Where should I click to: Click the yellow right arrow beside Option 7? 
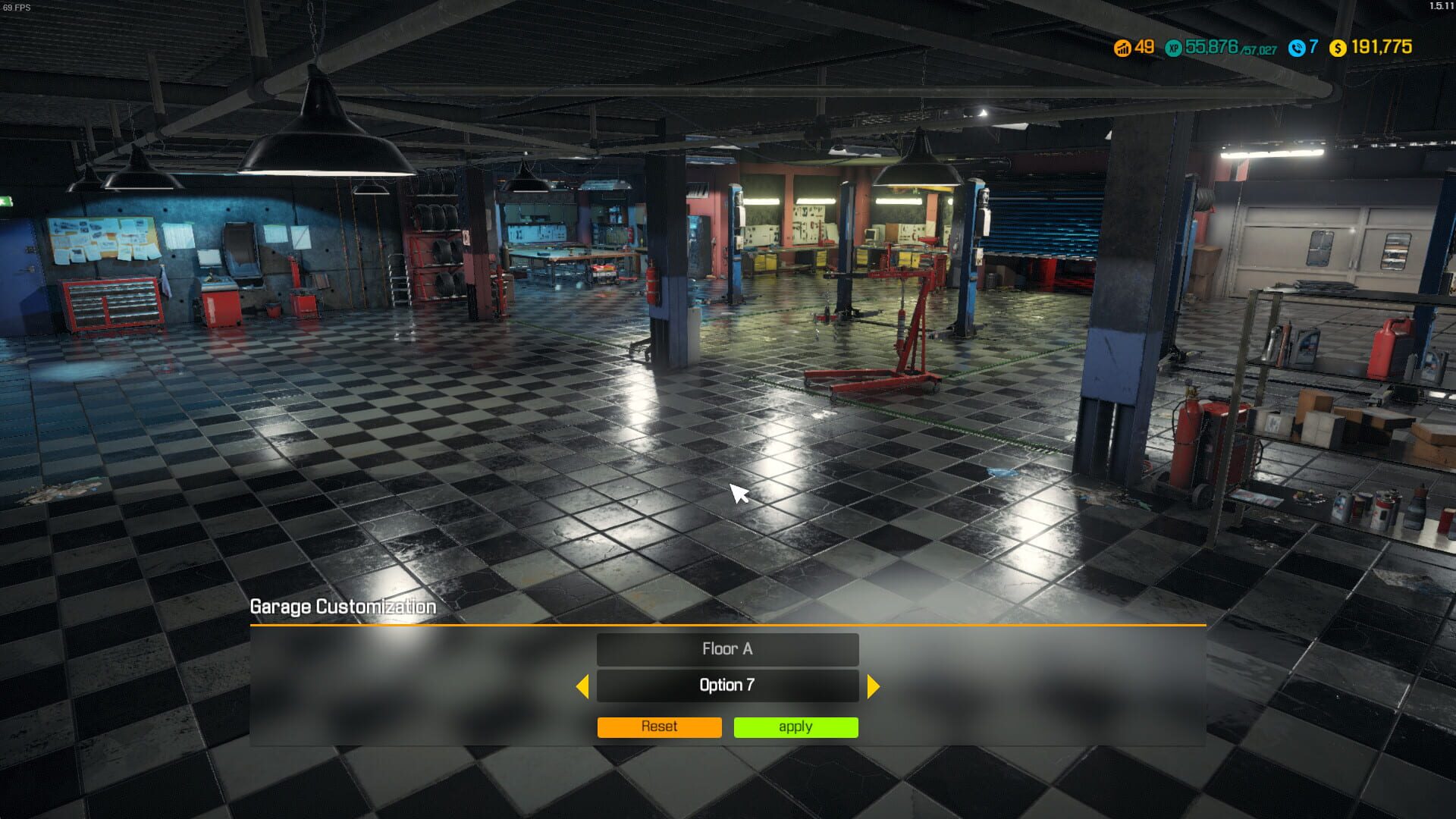[872, 685]
